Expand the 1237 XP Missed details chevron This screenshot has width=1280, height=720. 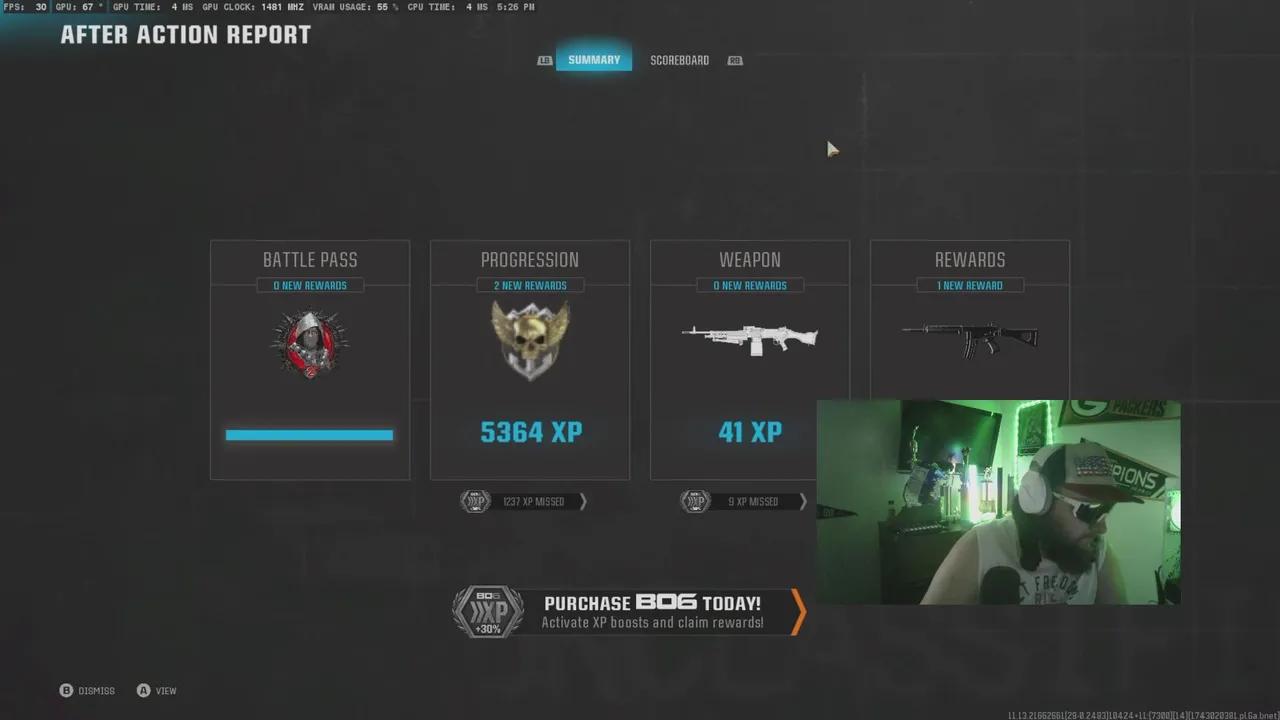(583, 501)
